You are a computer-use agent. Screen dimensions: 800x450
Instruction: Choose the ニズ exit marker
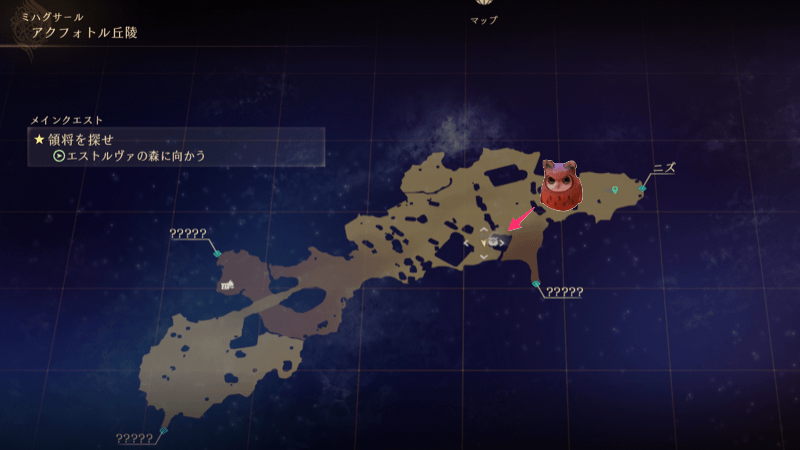click(643, 188)
